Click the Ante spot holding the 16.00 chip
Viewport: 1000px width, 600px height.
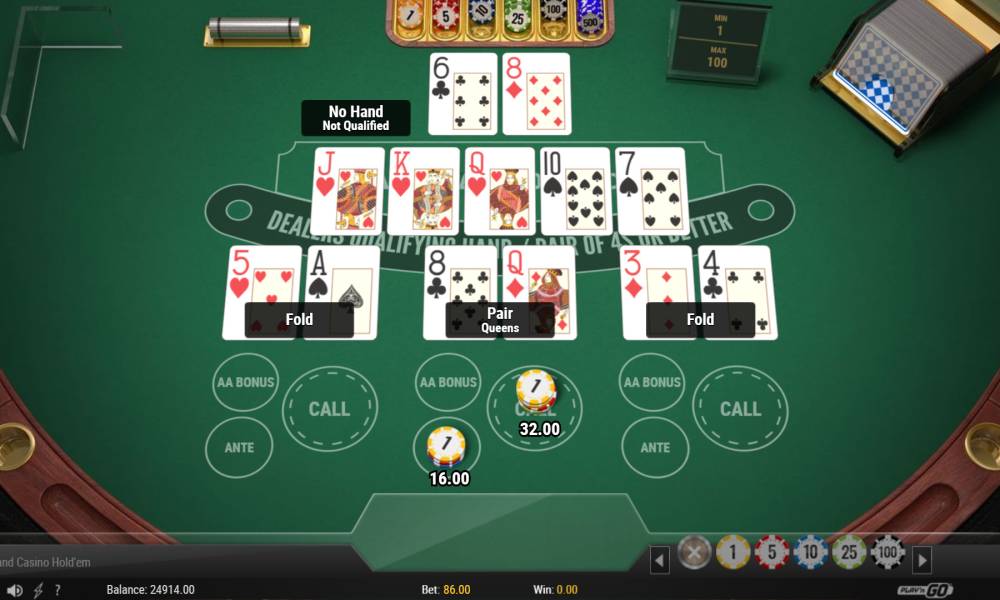tap(447, 446)
